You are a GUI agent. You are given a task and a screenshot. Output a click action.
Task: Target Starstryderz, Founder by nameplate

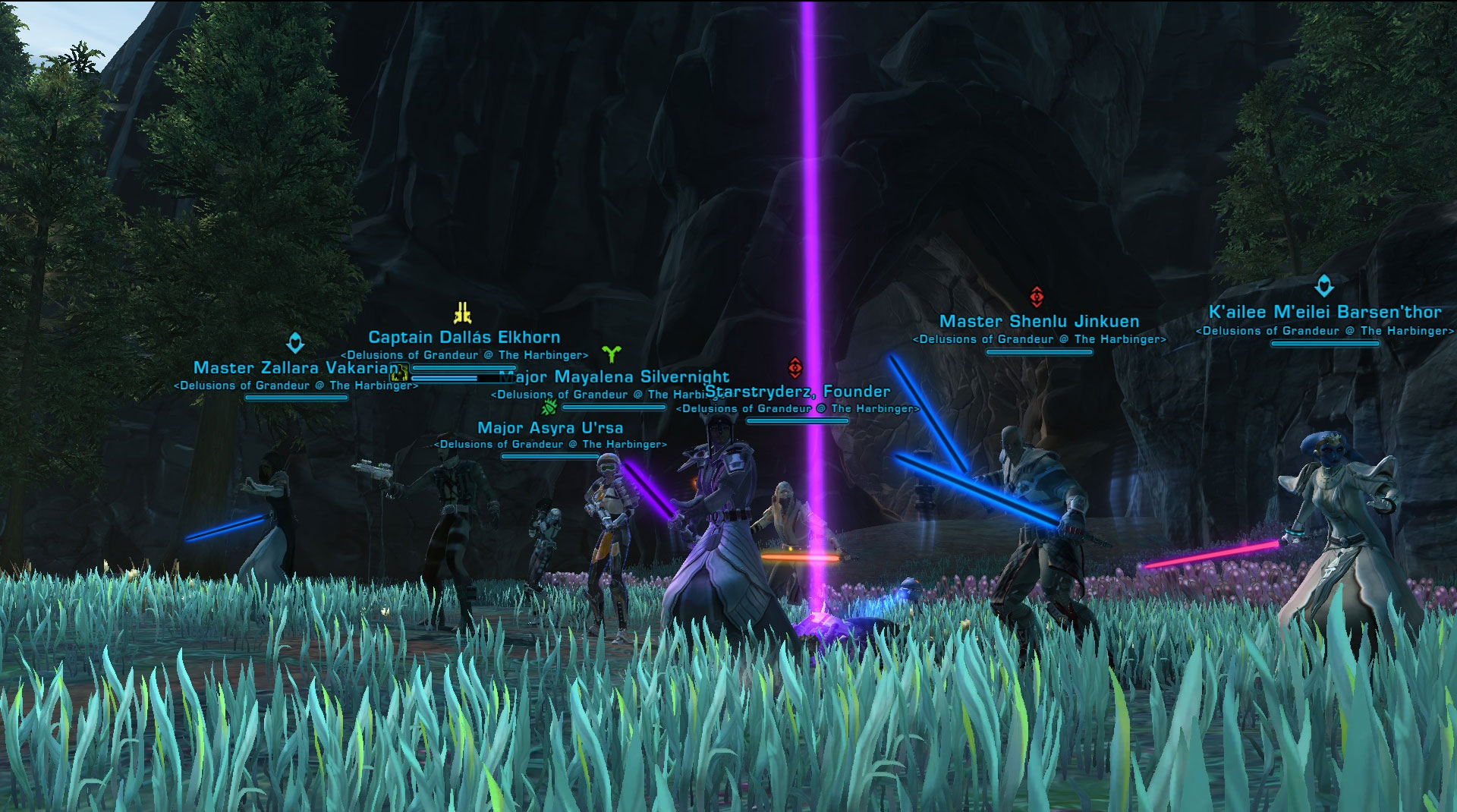pos(798,392)
